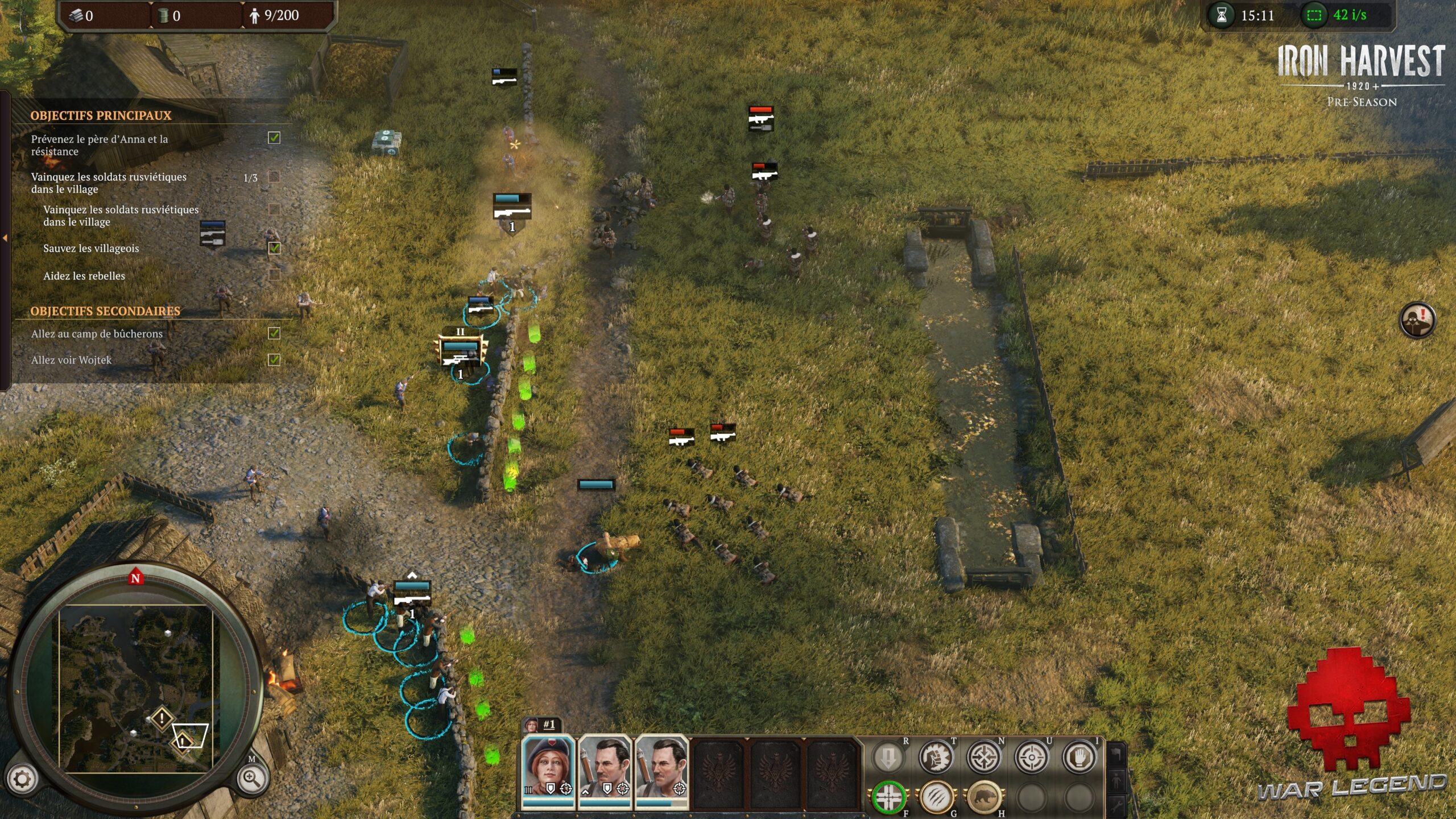
Task: Activate the hold fire hand icon ability
Action: [1081, 758]
